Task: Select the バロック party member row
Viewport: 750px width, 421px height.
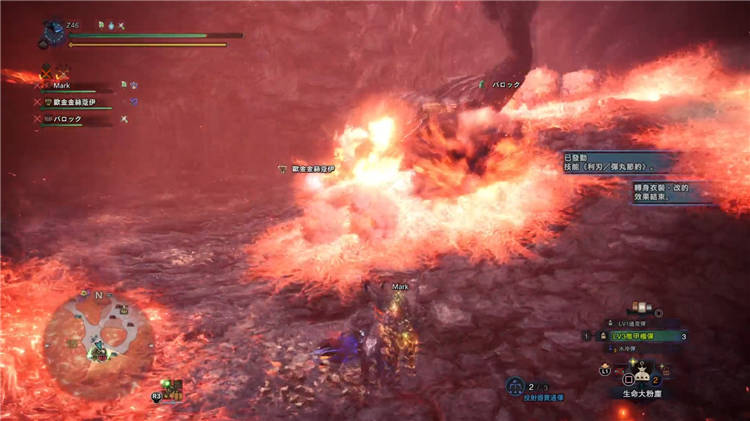Action: click(68, 118)
